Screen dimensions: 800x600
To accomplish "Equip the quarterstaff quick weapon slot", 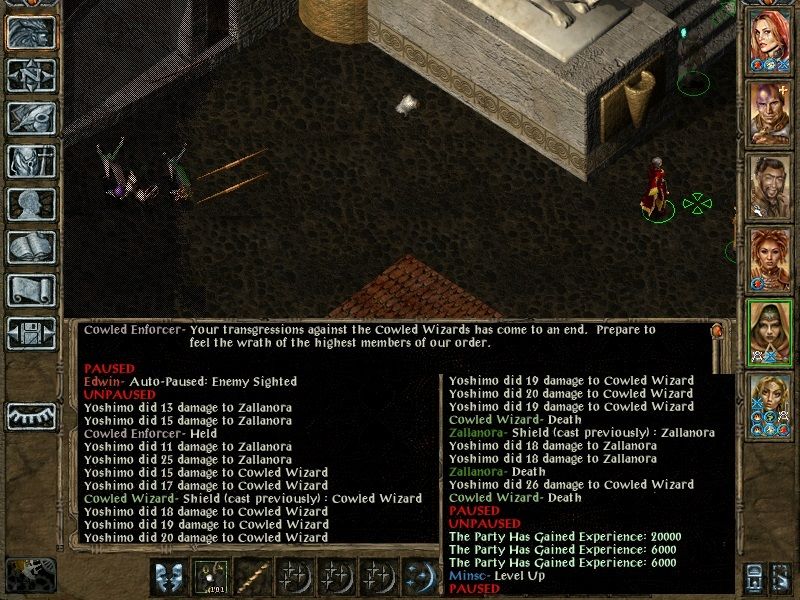I will 252,578.
